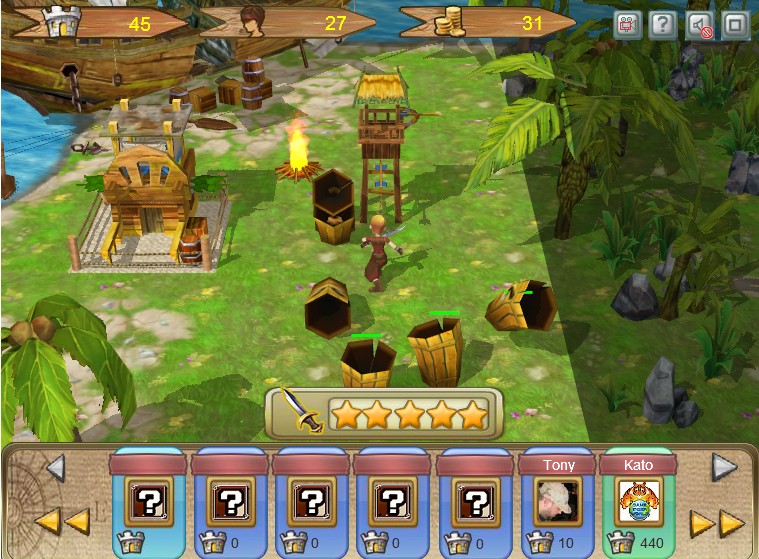Click the video camera button
This screenshot has width=759, height=559.
628,25
